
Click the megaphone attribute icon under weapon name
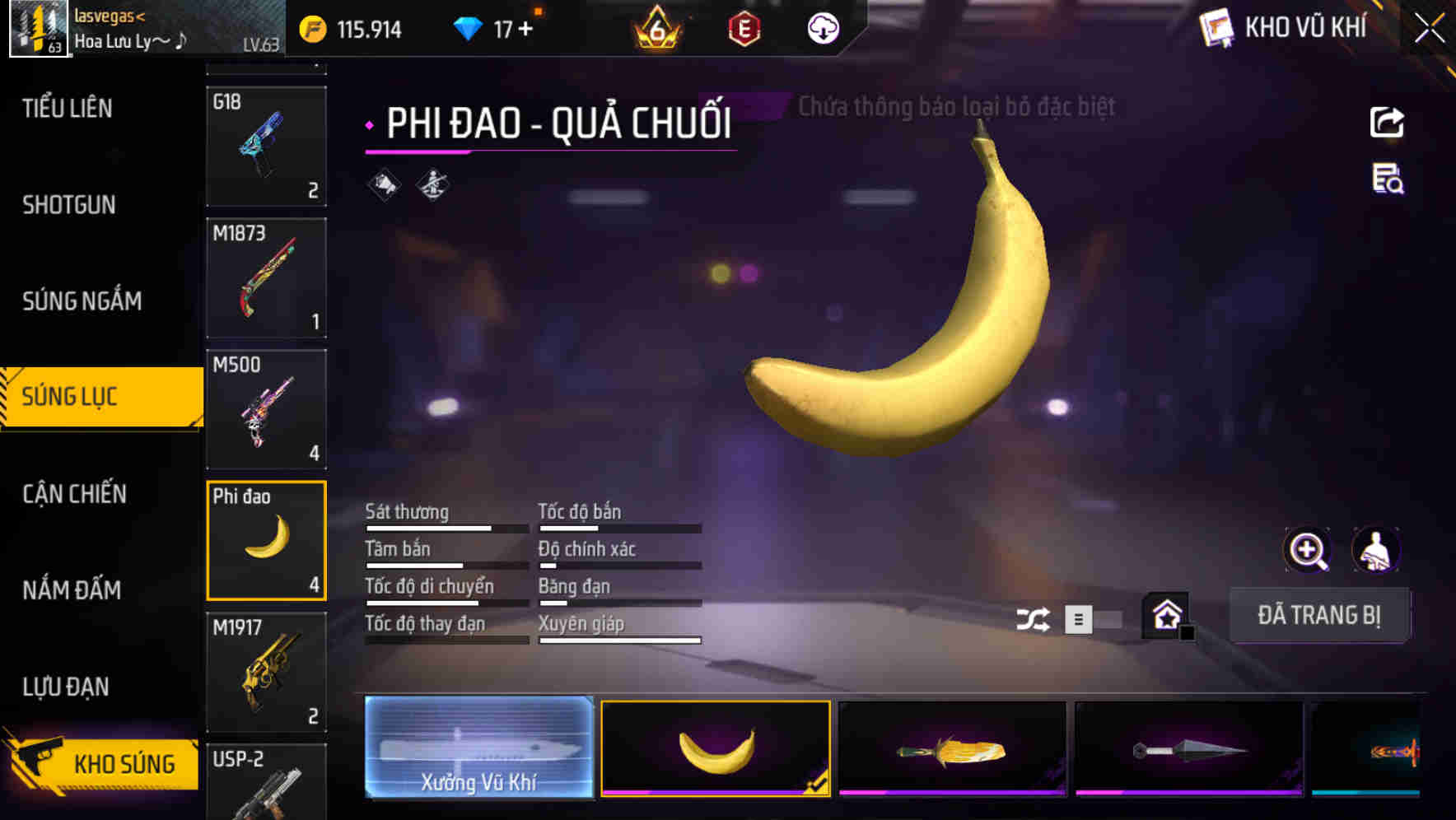(x=382, y=183)
